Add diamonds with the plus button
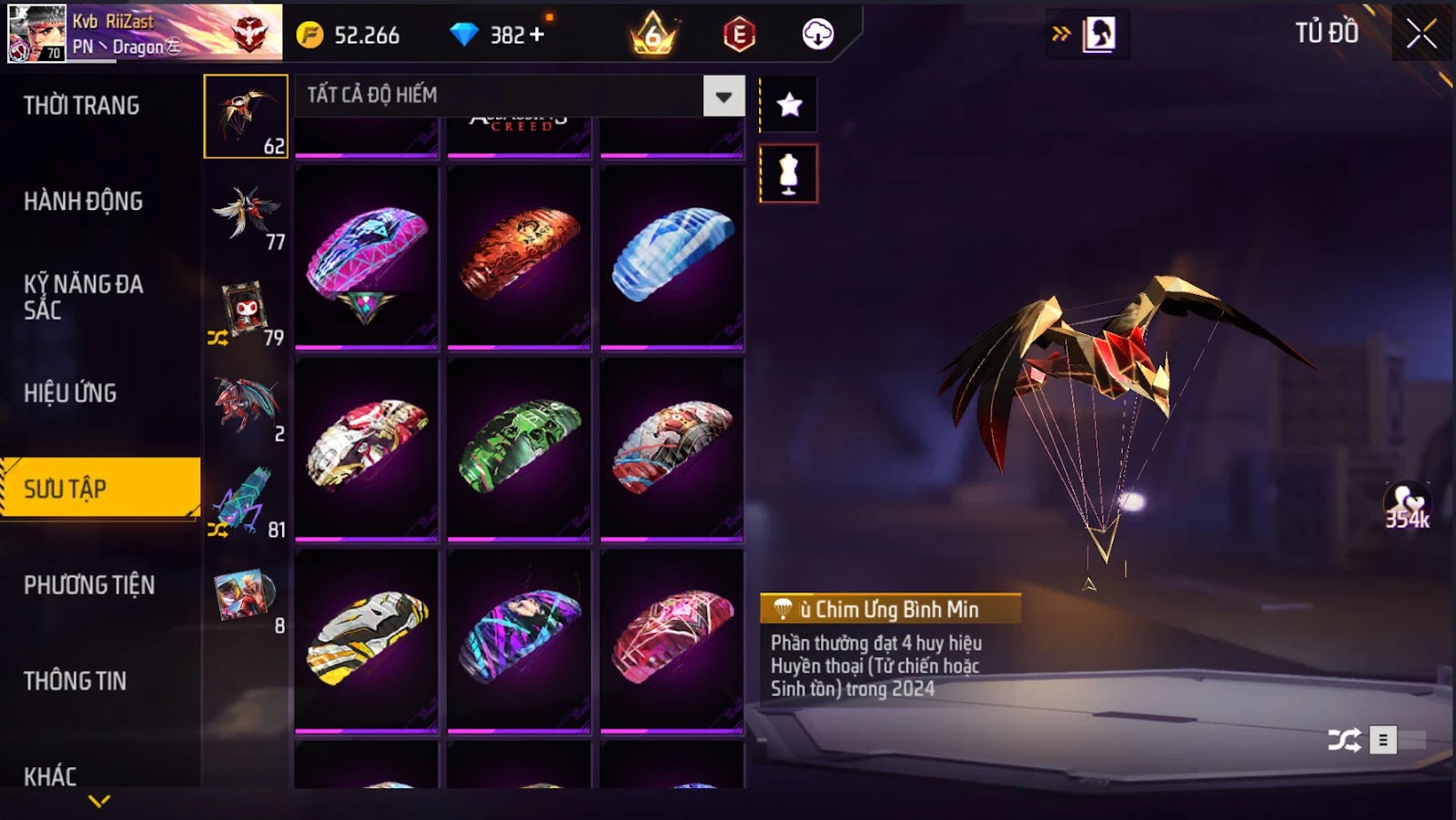Image resolution: width=1456 pixels, height=820 pixels. (x=537, y=35)
